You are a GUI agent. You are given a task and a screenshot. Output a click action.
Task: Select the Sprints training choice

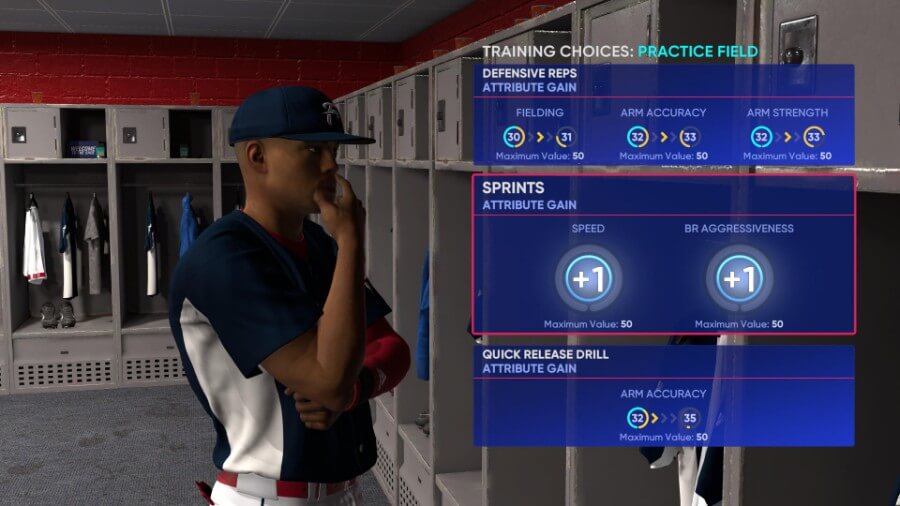point(663,255)
